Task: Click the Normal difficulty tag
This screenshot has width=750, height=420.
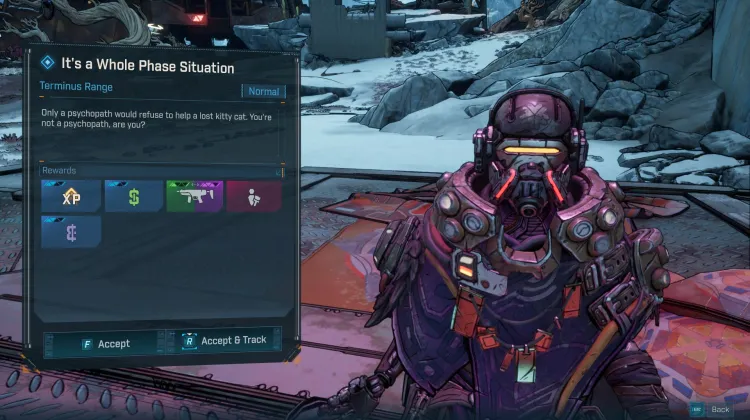Action: 264,91
